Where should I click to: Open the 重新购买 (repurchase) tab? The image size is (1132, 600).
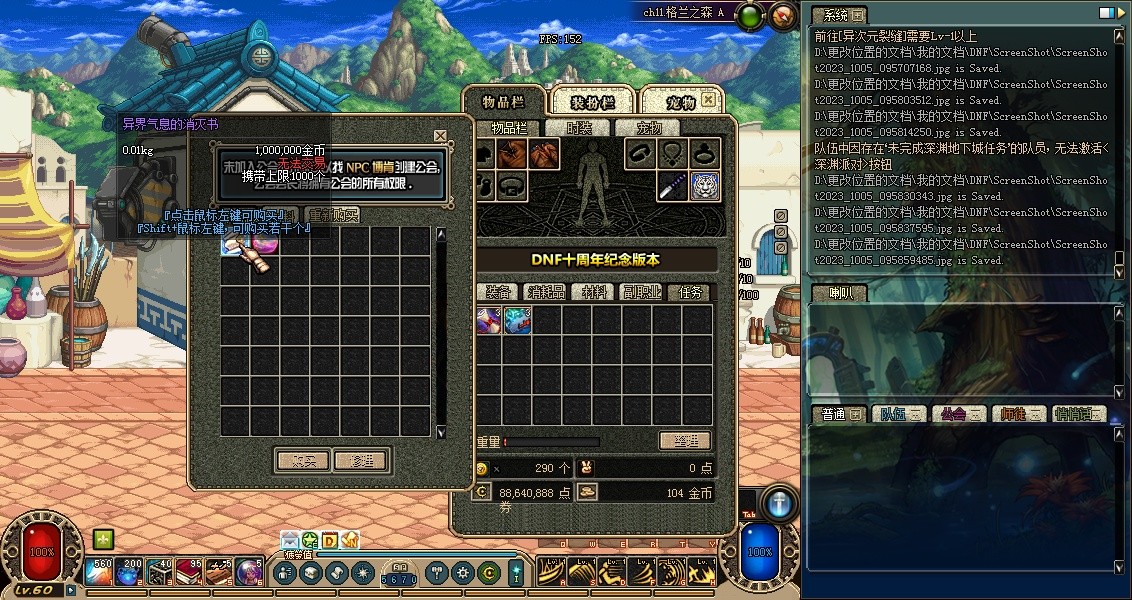[x=333, y=215]
